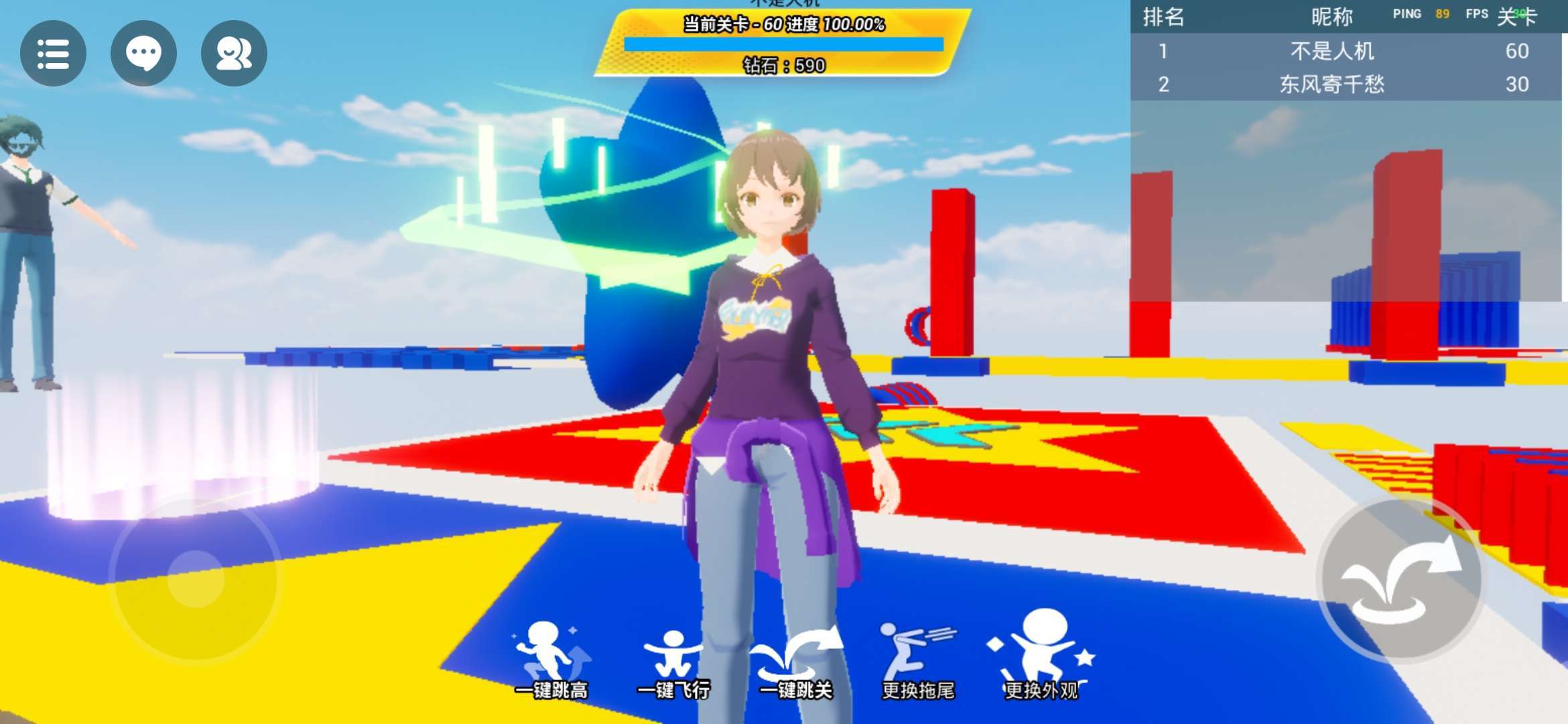This screenshot has width=1568, height=724.
Task: Open the list menu button
Action: [x=53, y=53]
